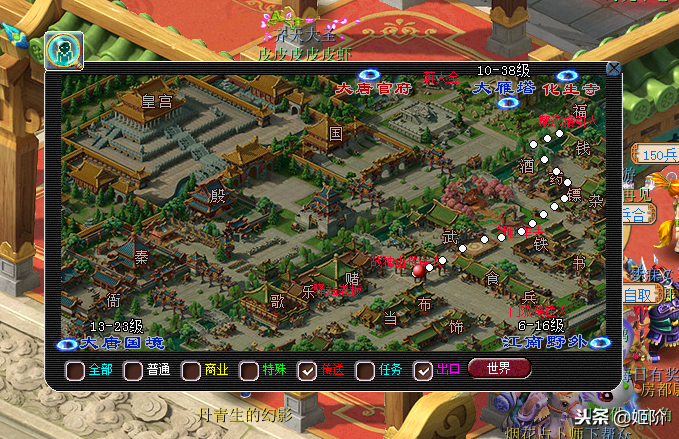679x439 pixels.
Task: Enable the 普通 filter checkbox
Action: (x=133, y=370)
